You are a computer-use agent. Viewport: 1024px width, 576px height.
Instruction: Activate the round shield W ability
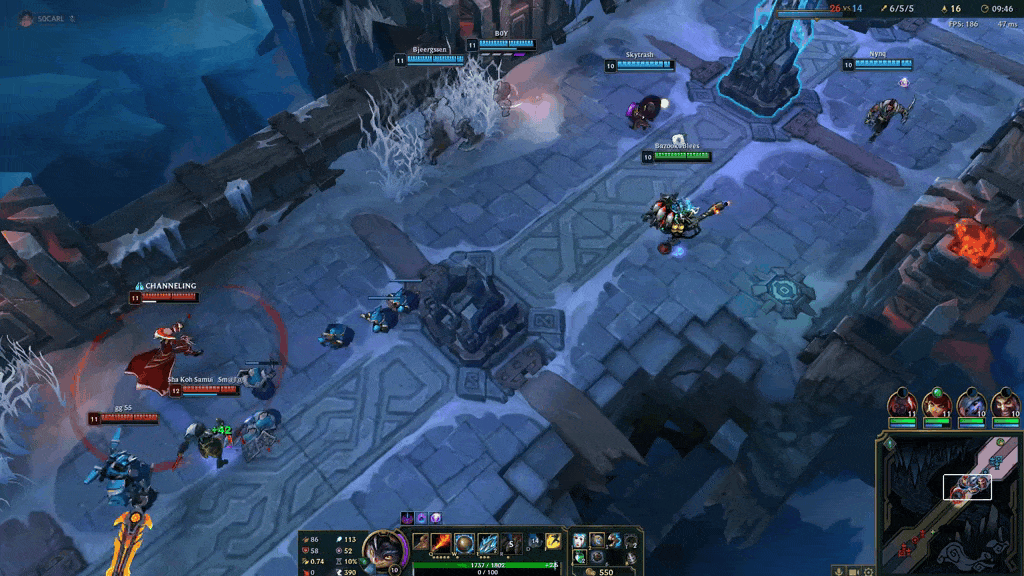(464, 543)
